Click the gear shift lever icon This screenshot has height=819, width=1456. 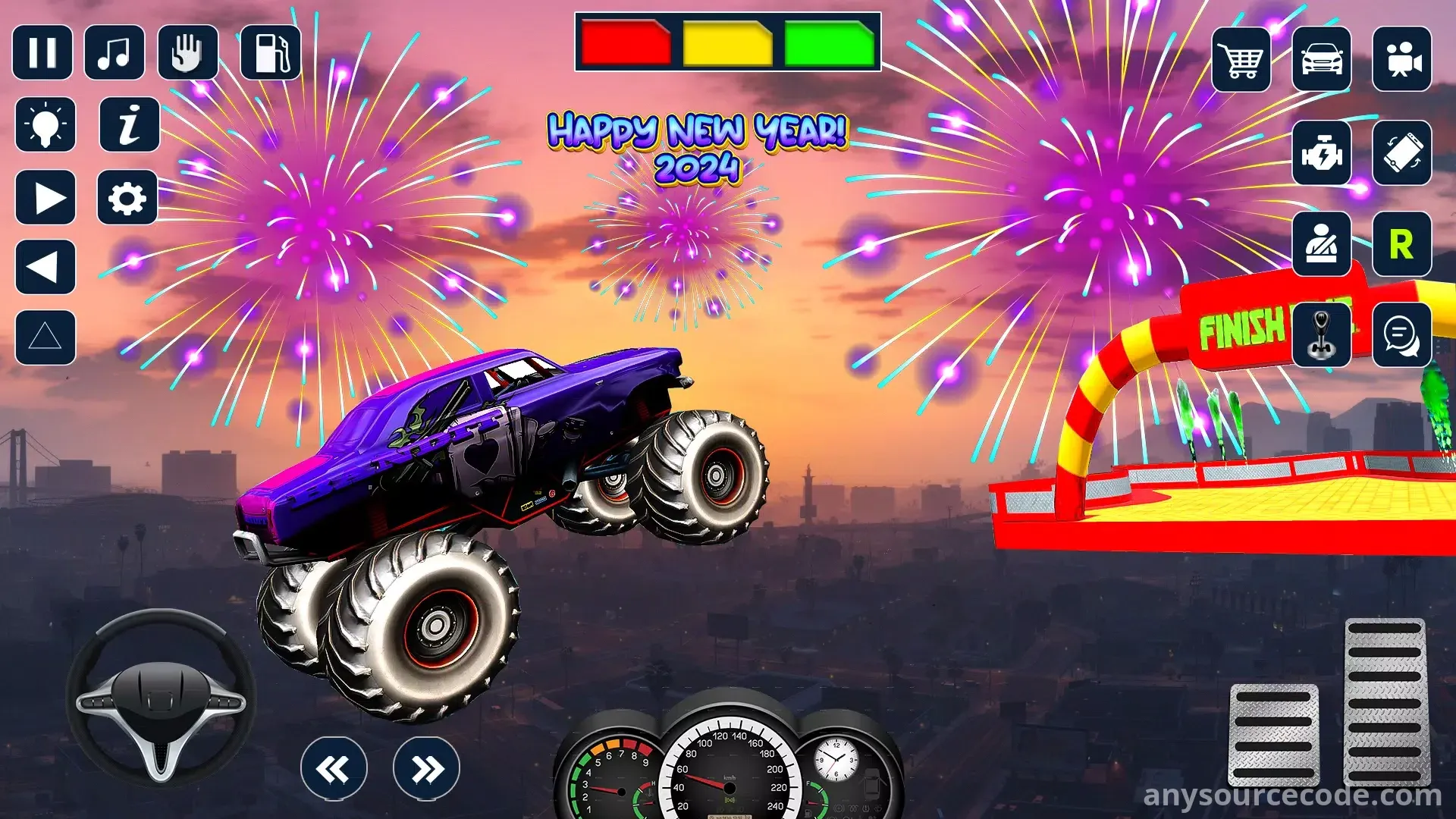click(1322, 335)
